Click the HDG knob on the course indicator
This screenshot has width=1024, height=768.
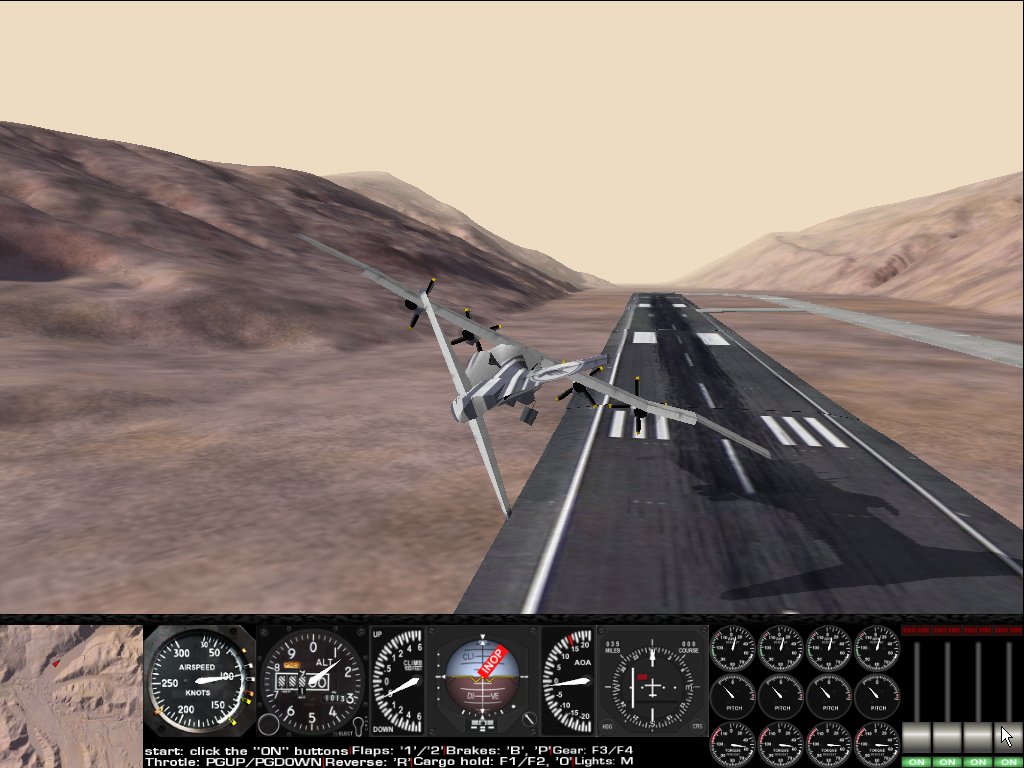tap(608, 726)
